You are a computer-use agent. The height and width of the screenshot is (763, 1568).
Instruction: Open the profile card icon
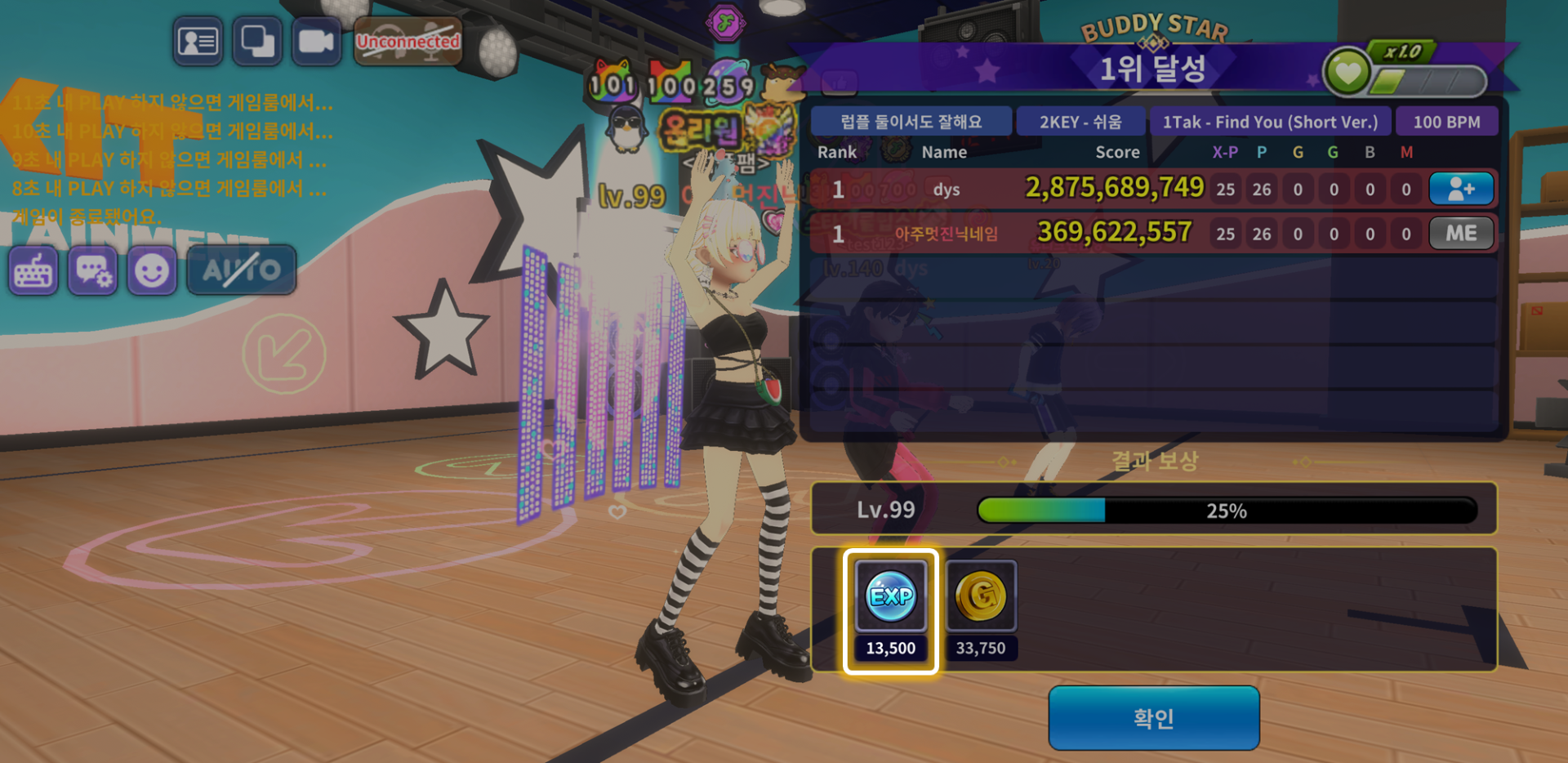point(198,41)
